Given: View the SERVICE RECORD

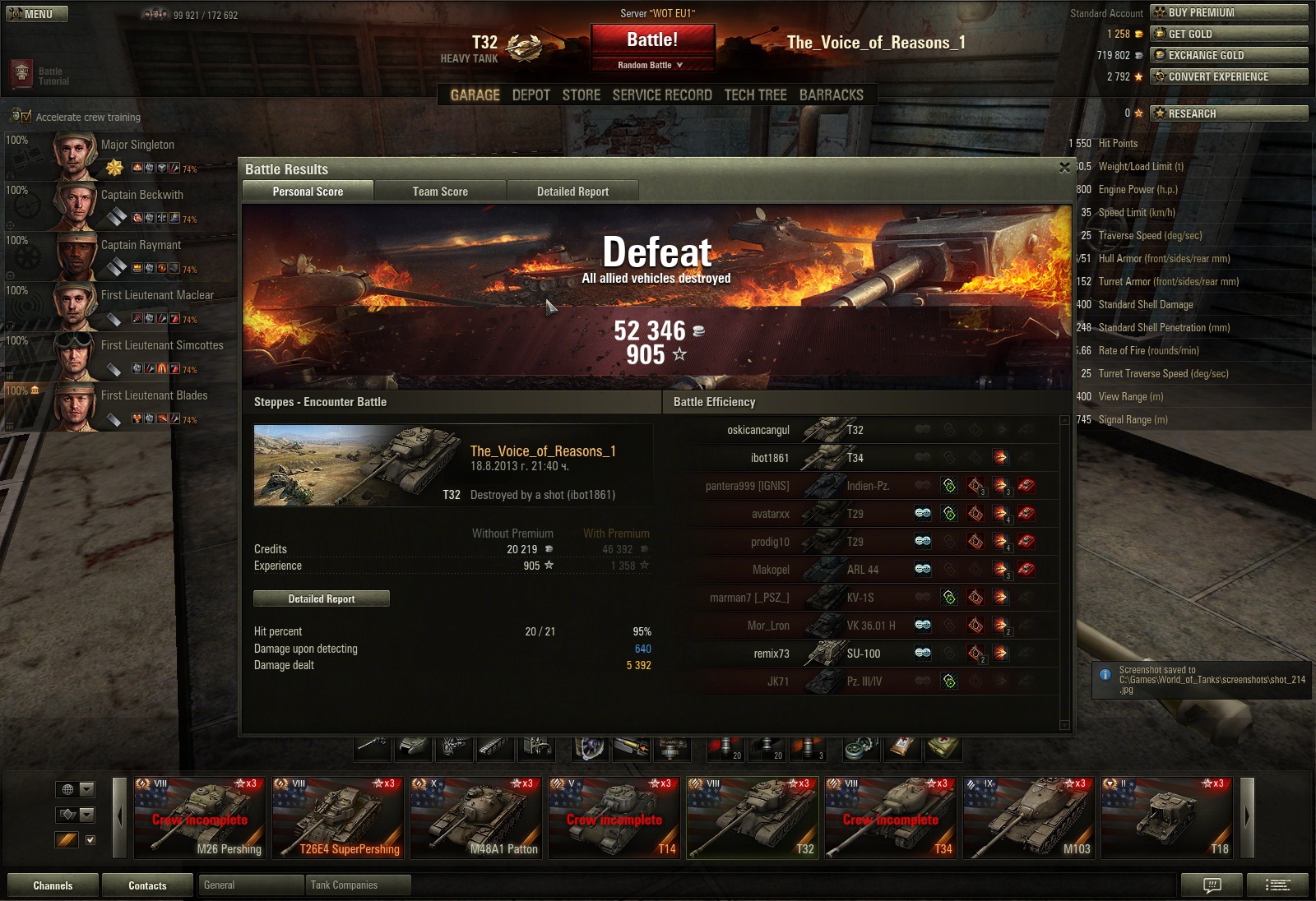Looking at the screenshot, I should (662, 95).
